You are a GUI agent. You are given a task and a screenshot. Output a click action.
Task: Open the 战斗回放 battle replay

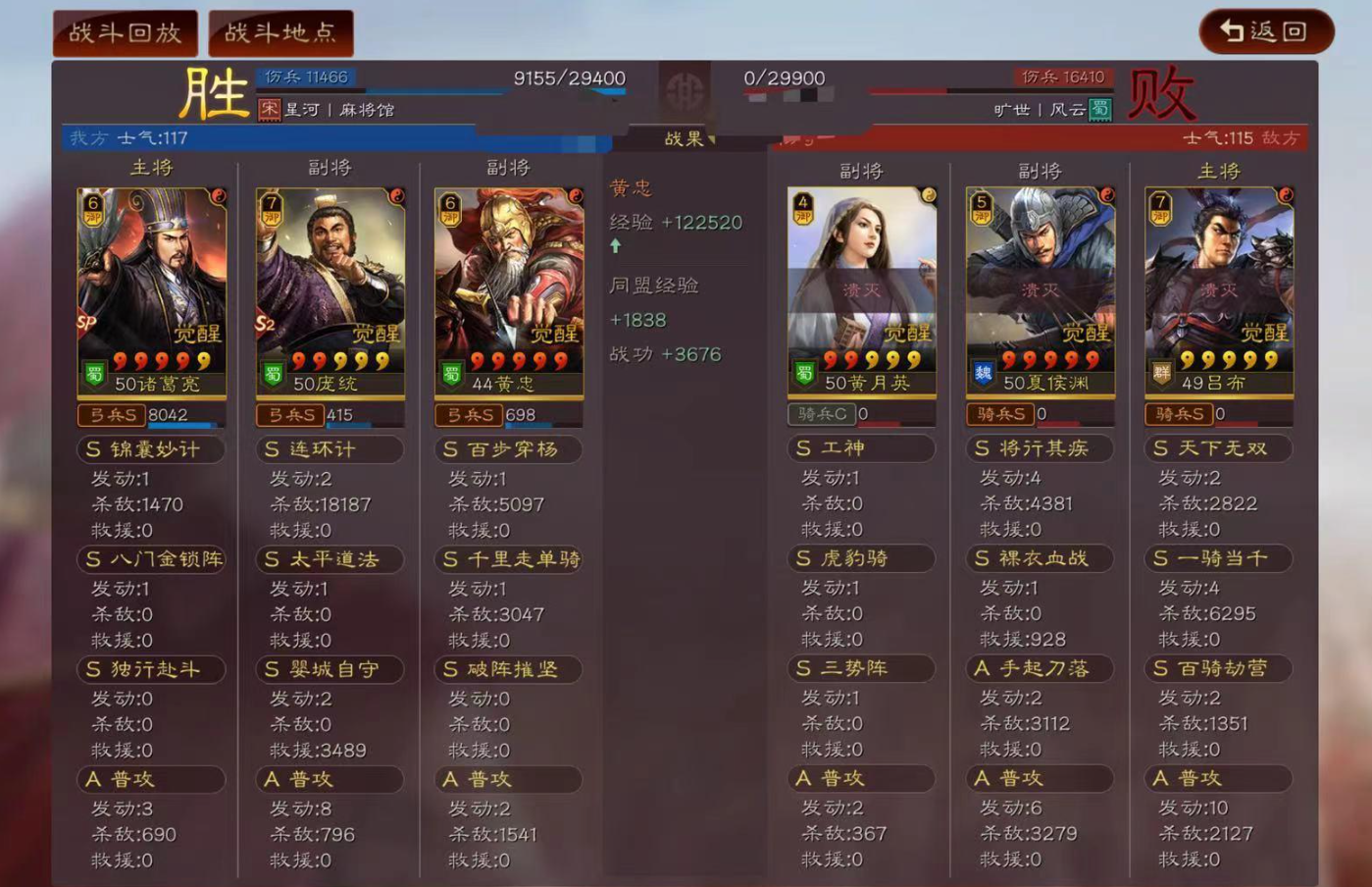pos(124,30)
